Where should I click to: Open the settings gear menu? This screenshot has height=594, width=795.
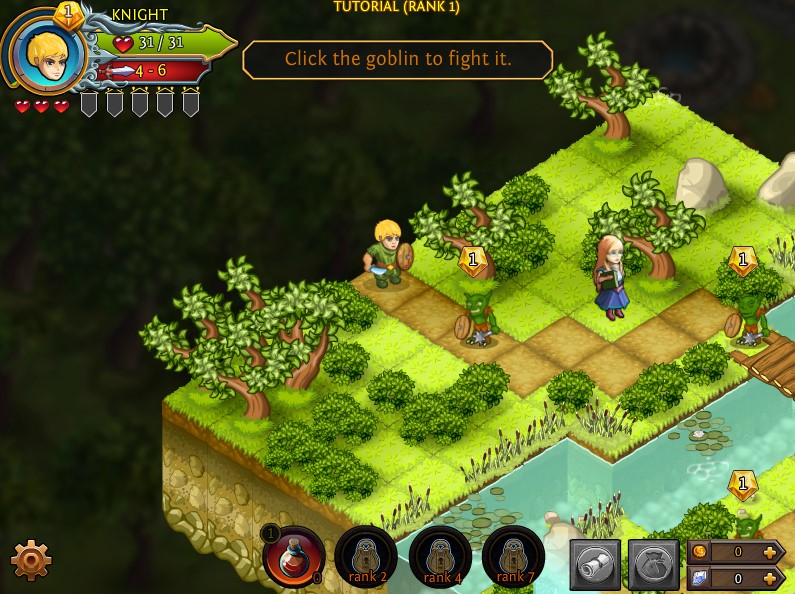point(30,560)
